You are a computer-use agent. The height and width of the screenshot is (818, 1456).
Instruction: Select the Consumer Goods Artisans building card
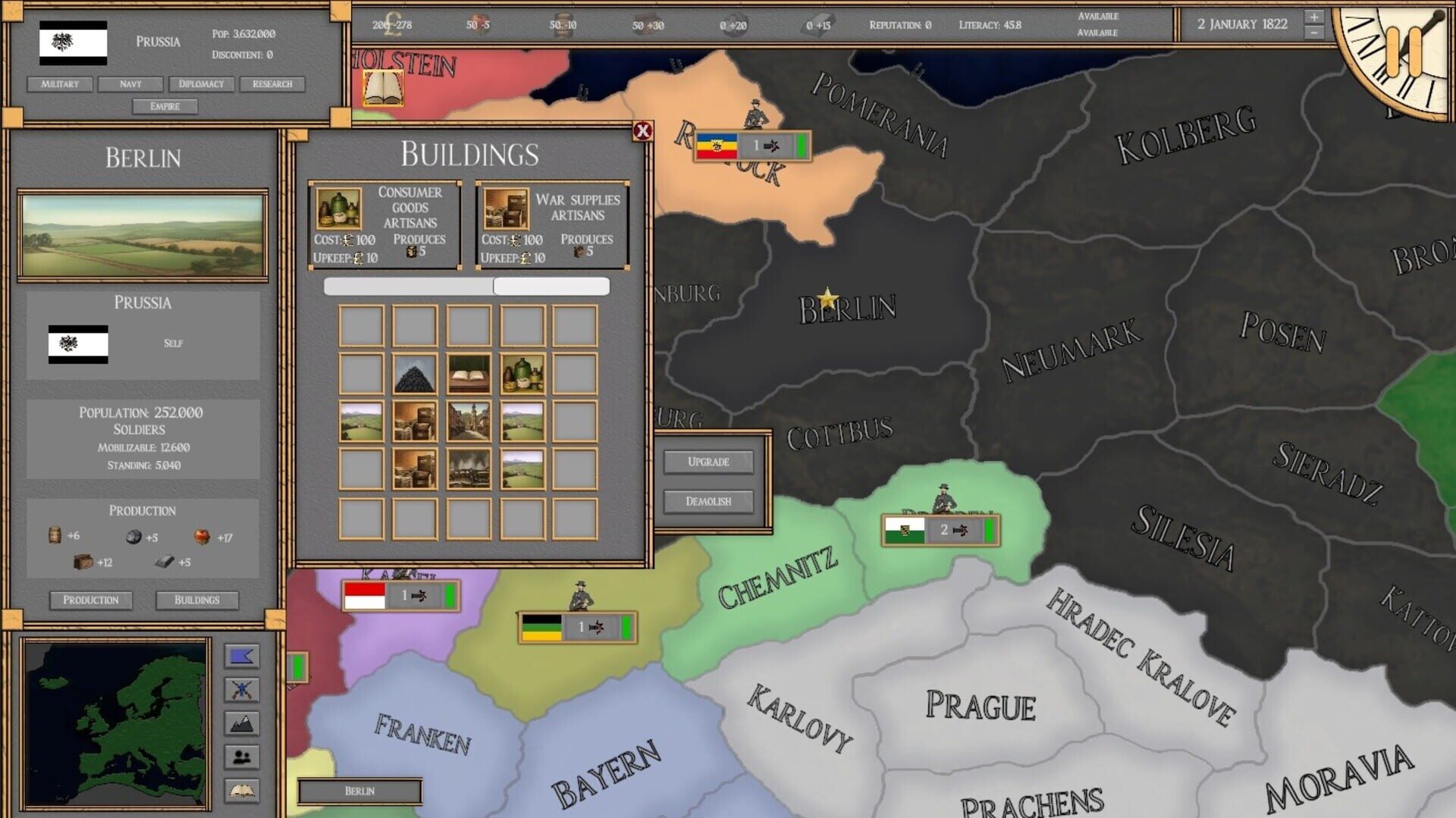[385, 222]
